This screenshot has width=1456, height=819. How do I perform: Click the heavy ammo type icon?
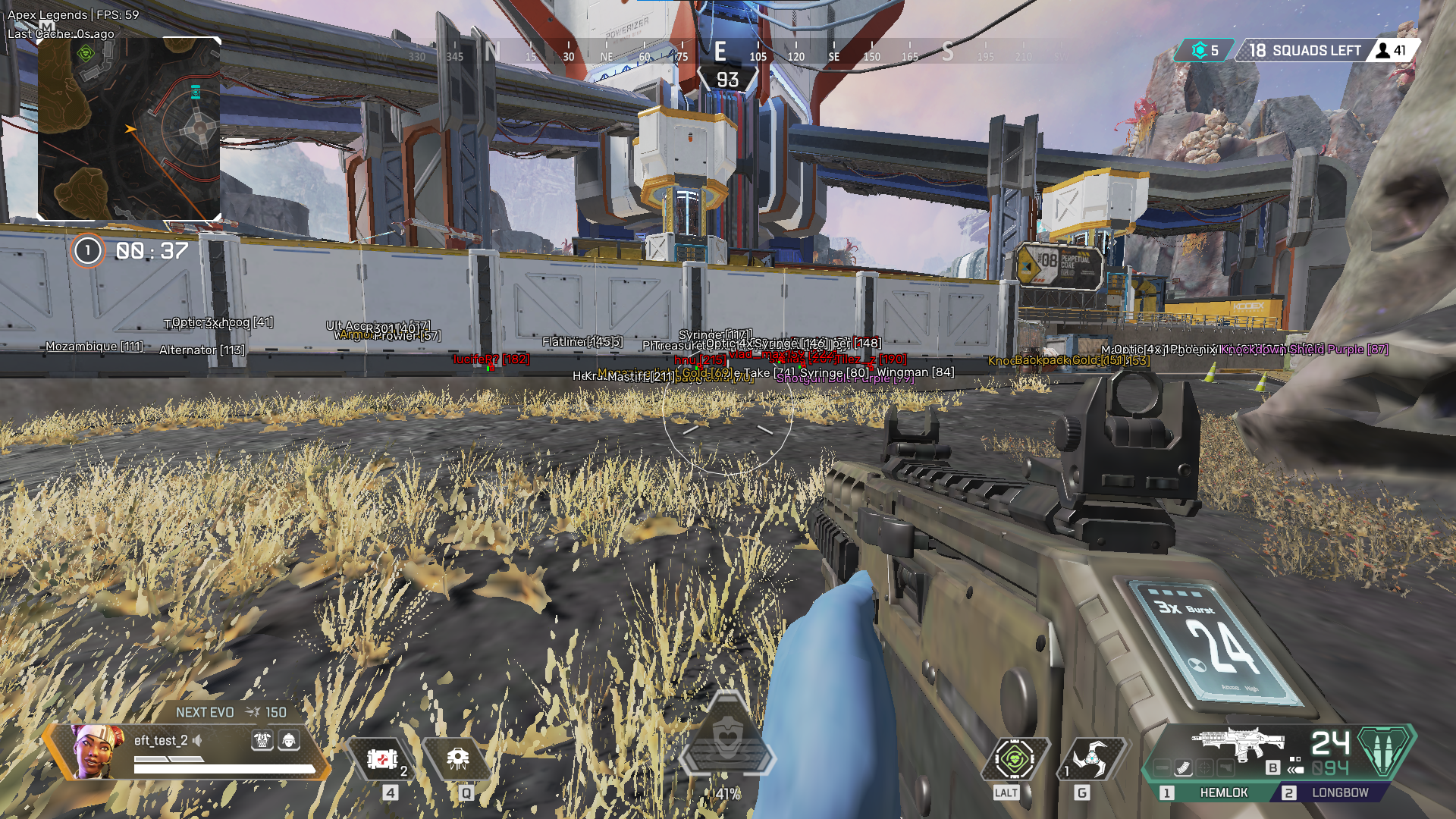click(1385, 750)
